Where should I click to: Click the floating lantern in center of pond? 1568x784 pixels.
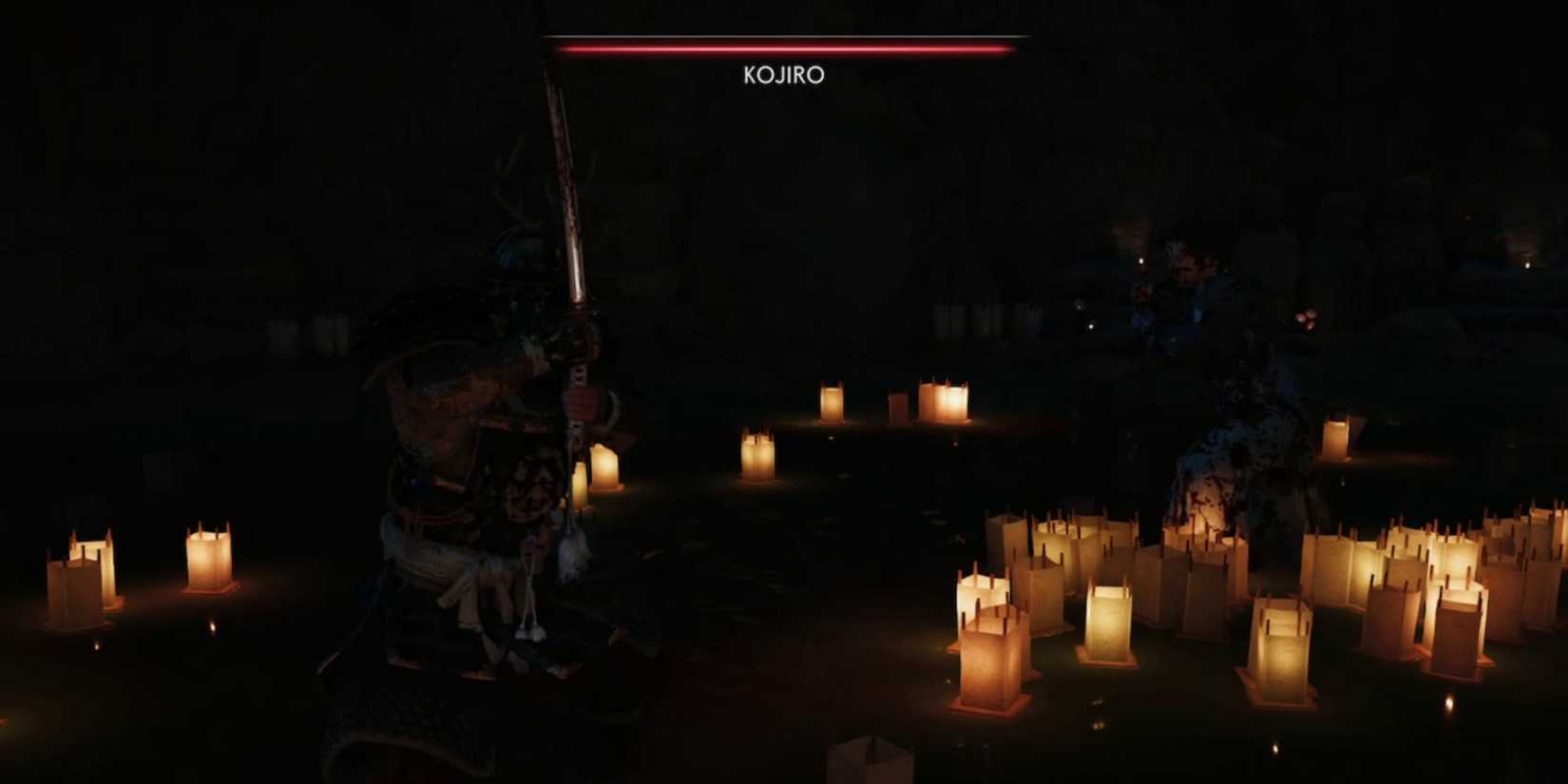point(758,456)
